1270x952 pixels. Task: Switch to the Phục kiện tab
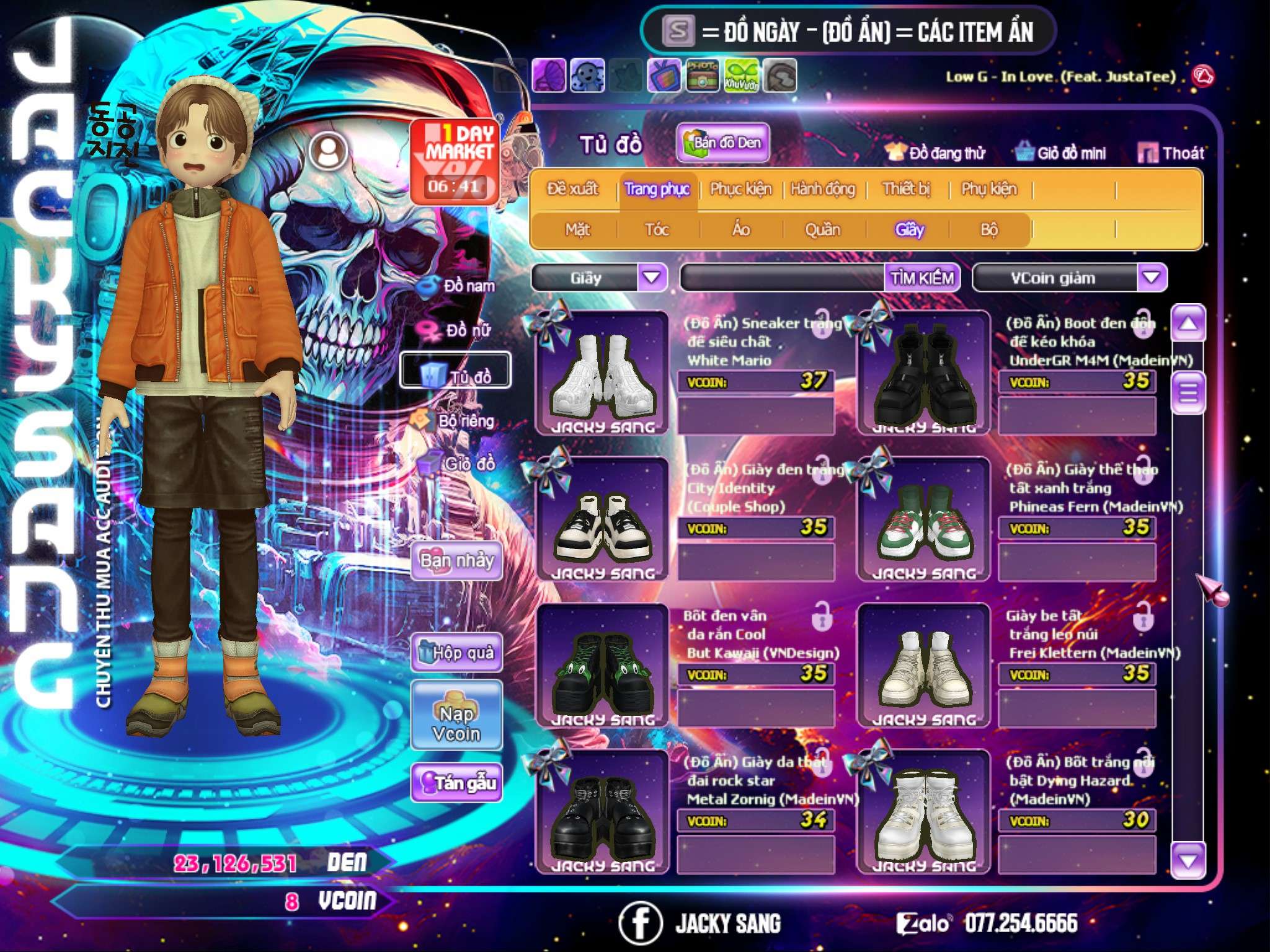coord(740,189)
